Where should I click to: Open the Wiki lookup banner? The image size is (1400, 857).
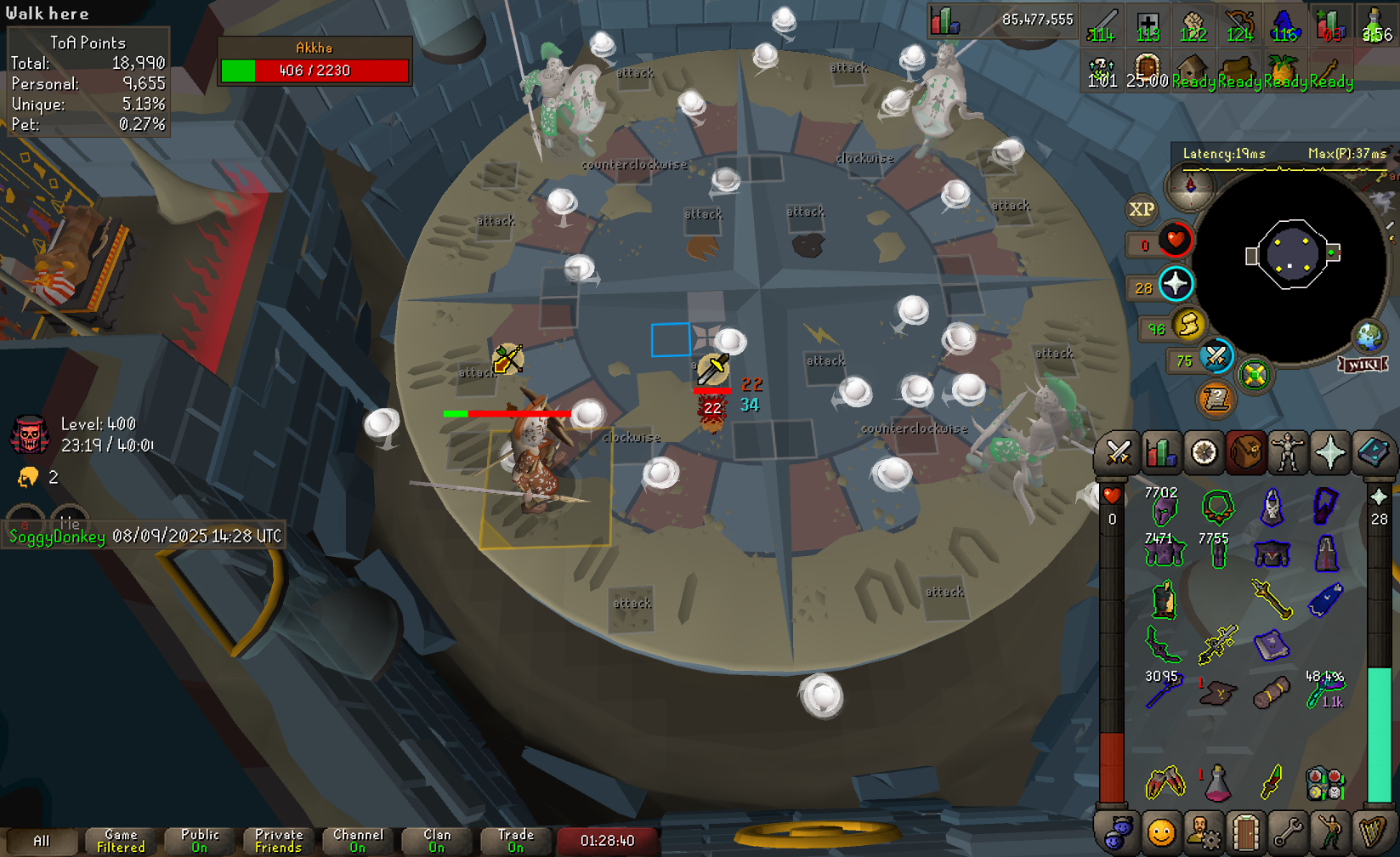(1363, 365)
